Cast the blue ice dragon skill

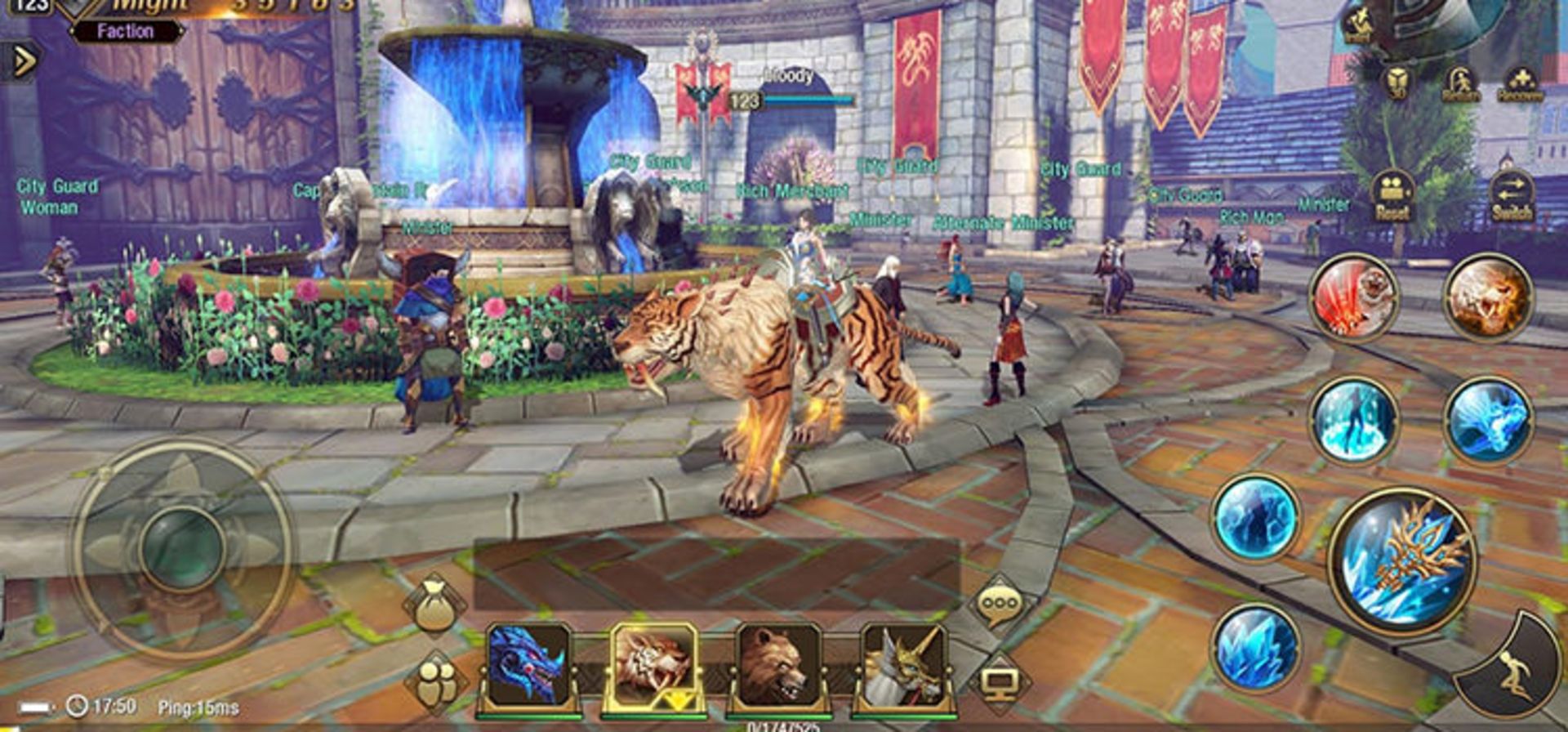tap(1488, 422)
